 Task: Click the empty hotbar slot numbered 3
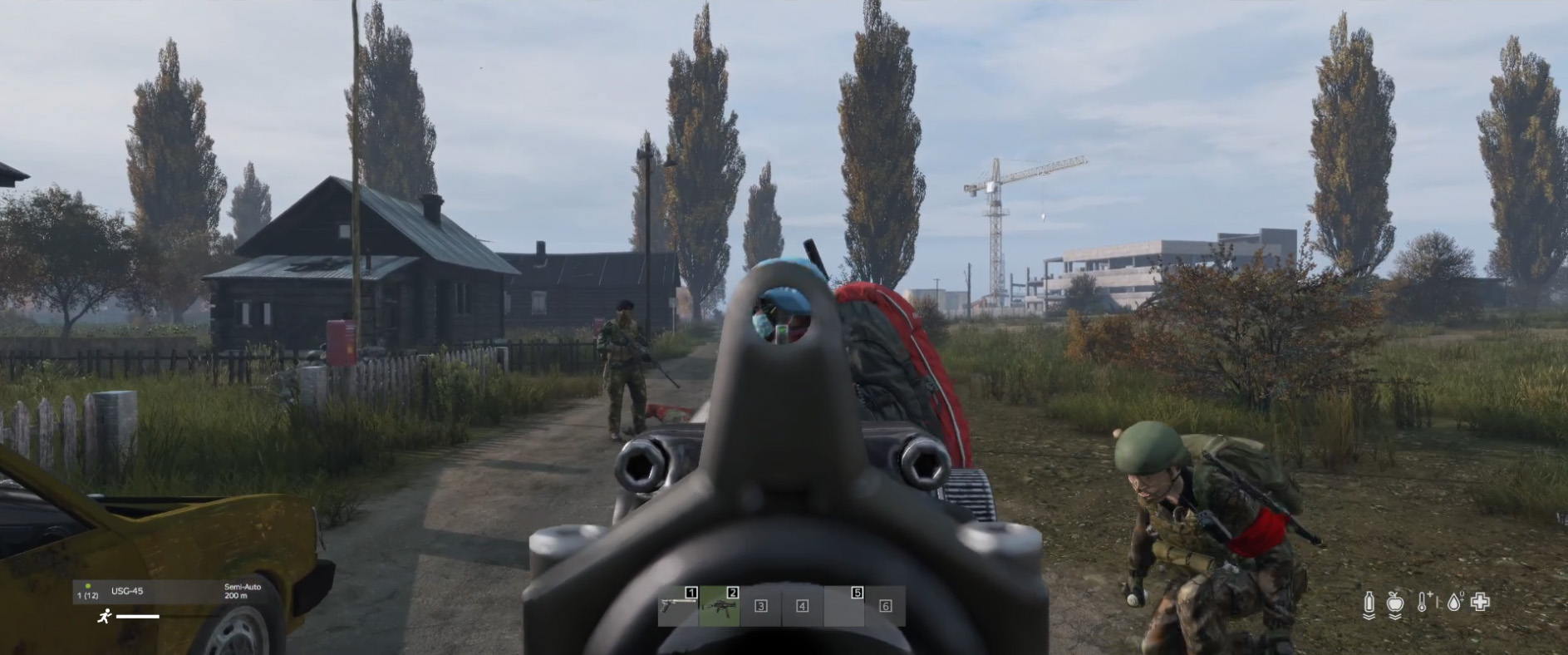[760, 606]
